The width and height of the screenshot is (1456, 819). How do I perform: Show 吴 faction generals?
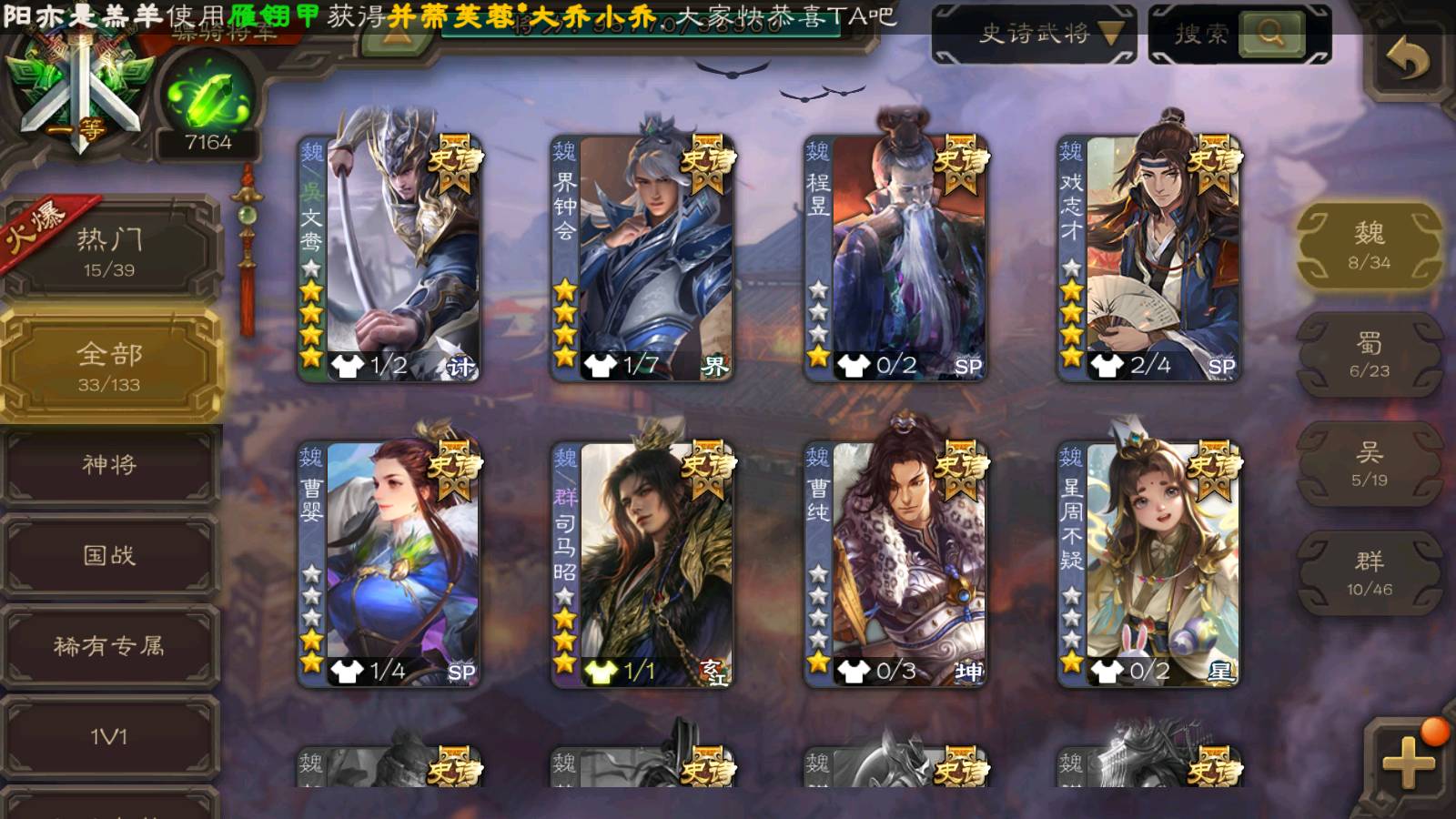[x=1369, y=464]
